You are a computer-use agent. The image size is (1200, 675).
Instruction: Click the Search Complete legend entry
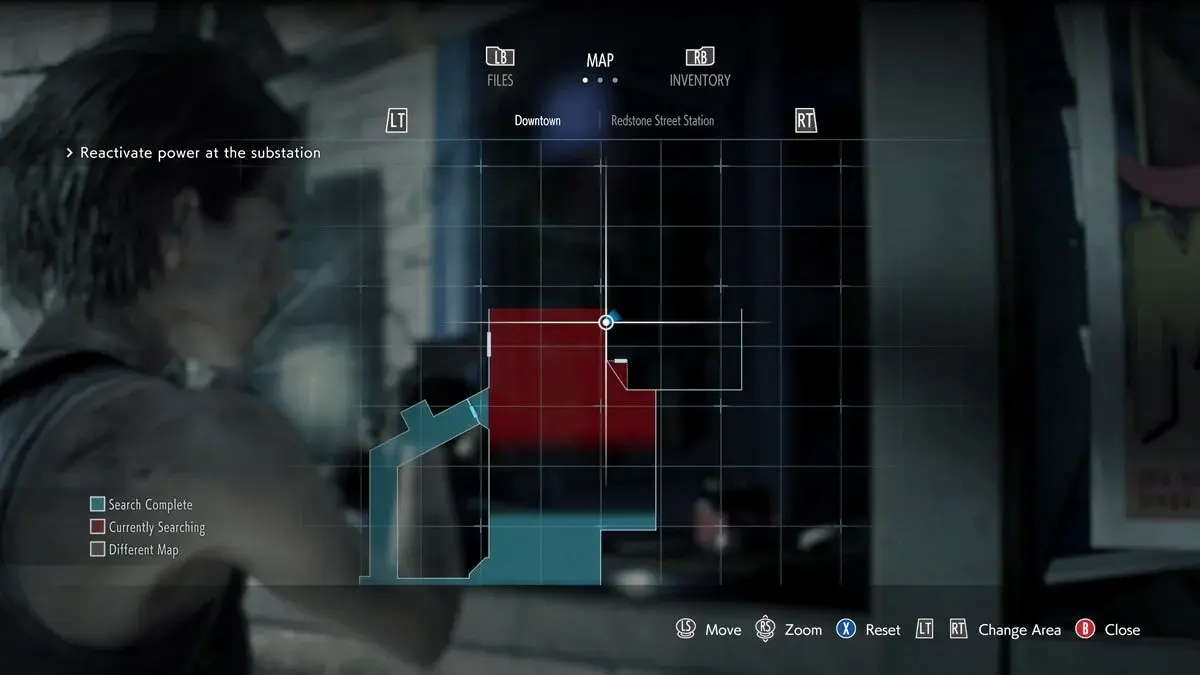(x=141, y=505)
